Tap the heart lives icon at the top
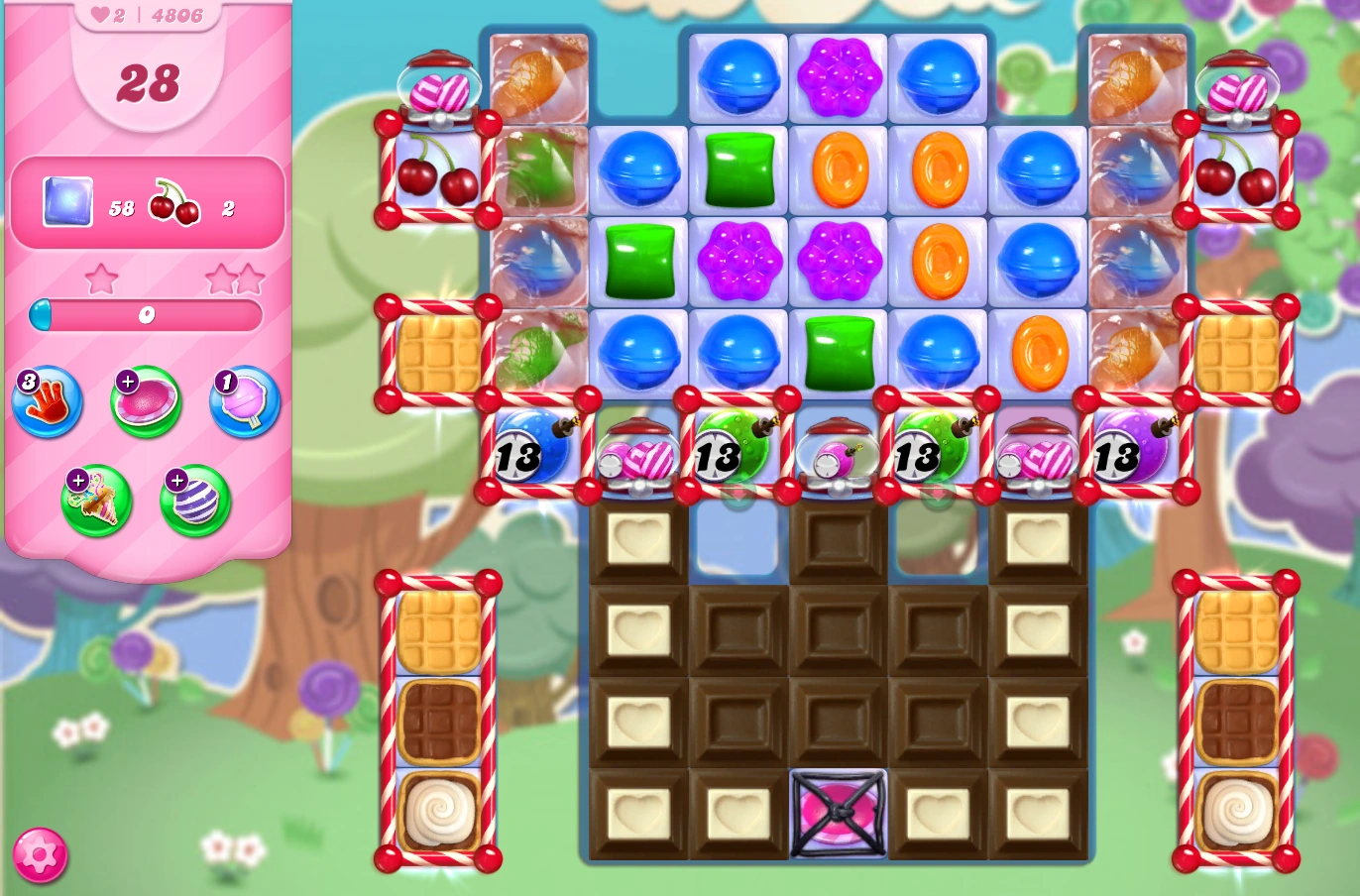This screenshot has width=1360, height=896. click(x=98, y=14)
